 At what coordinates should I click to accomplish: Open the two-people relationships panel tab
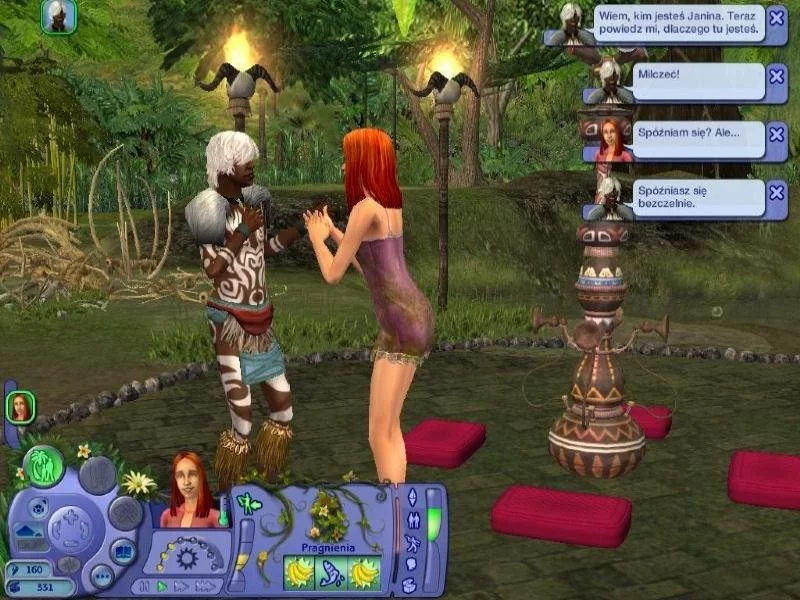[x=412, y=520]
